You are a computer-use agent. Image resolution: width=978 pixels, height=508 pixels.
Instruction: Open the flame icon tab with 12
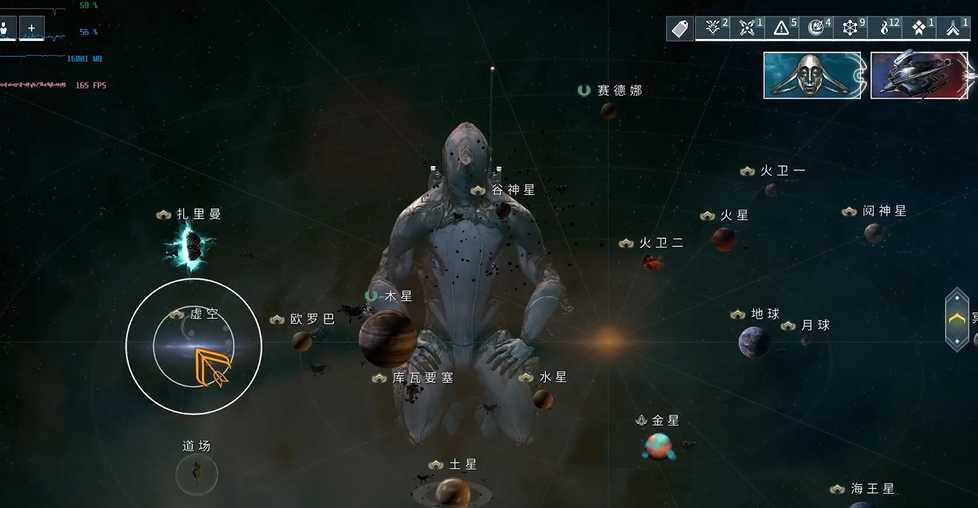click(884, 28)
